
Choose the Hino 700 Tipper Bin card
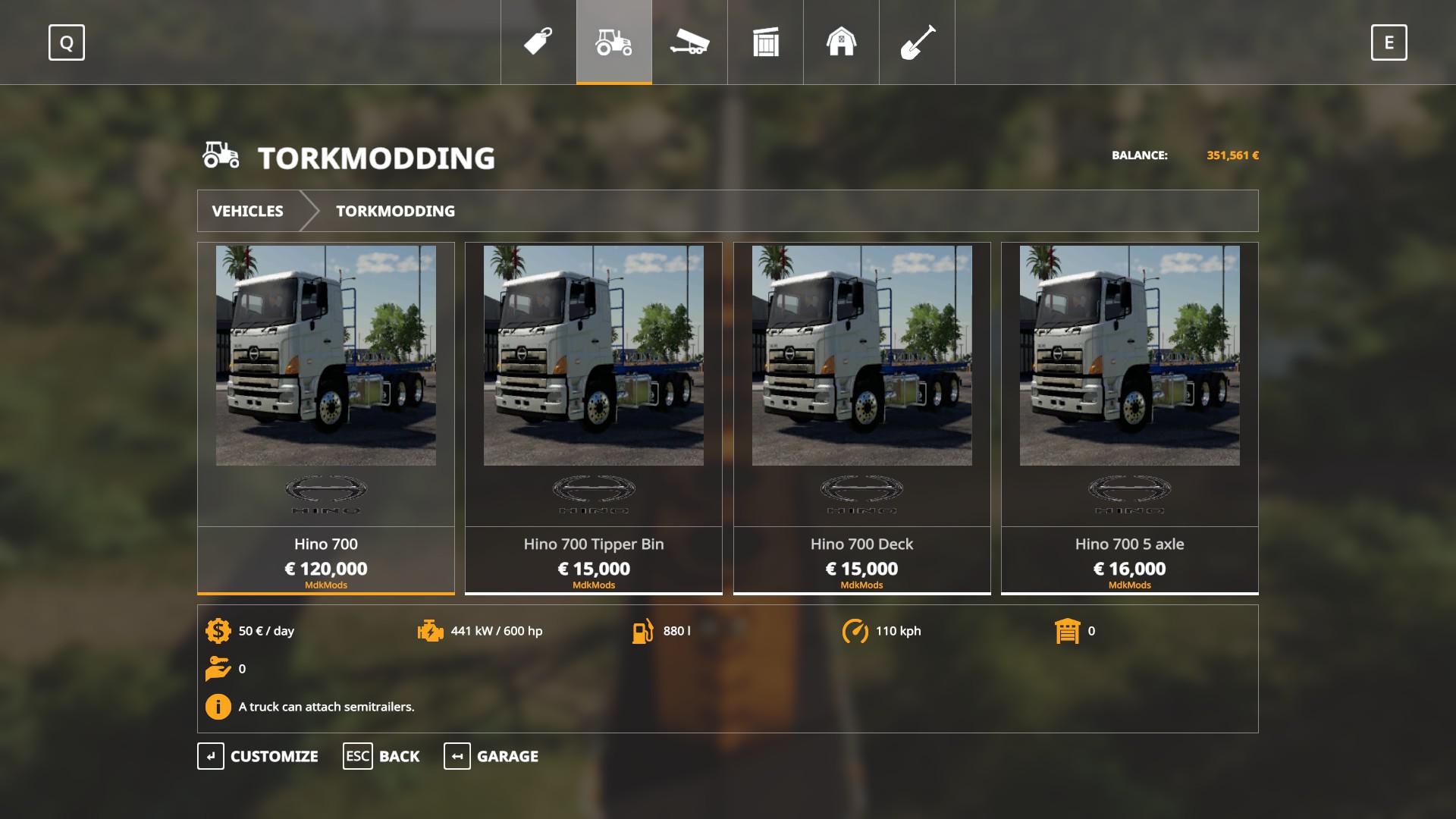pyautogui.click(x=594, y=417)
